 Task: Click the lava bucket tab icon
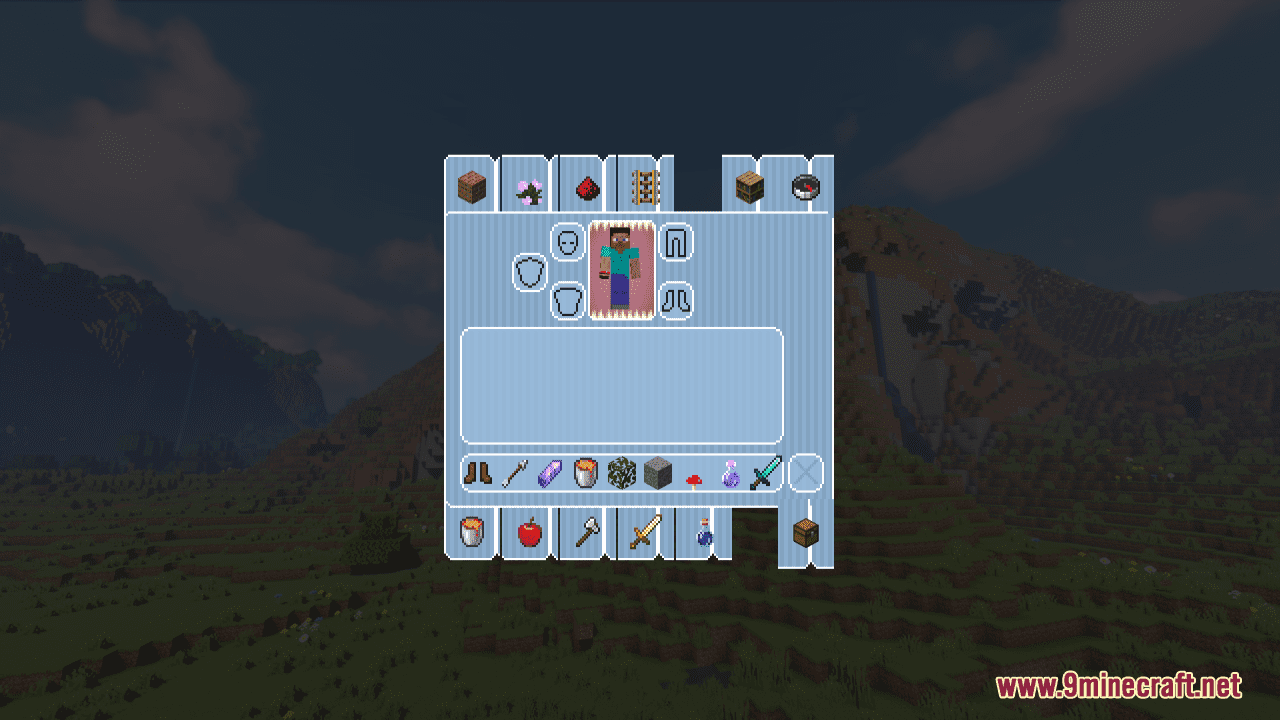pos(470,533)
